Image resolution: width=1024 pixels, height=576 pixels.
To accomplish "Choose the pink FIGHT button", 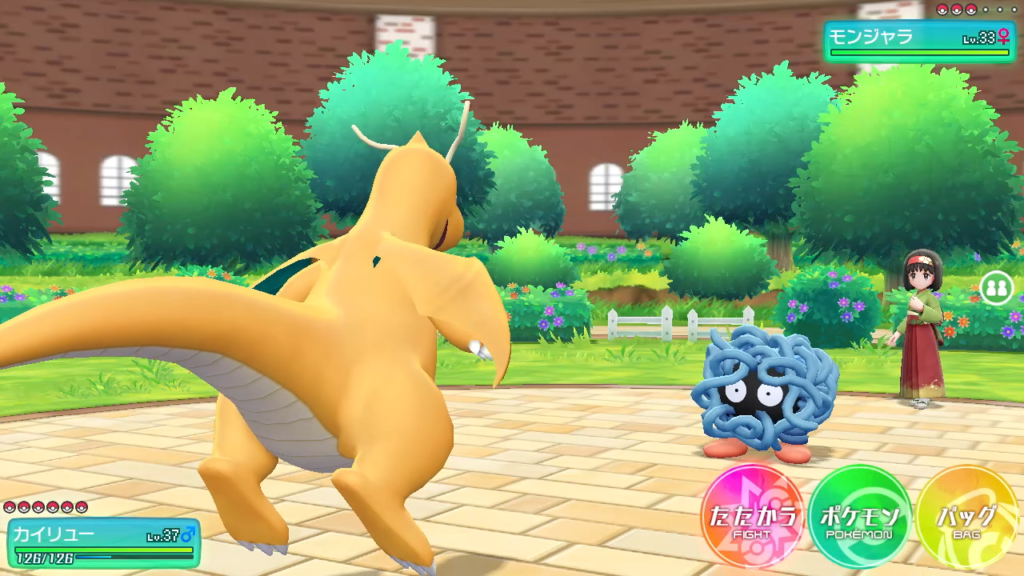I will point(752,518).
